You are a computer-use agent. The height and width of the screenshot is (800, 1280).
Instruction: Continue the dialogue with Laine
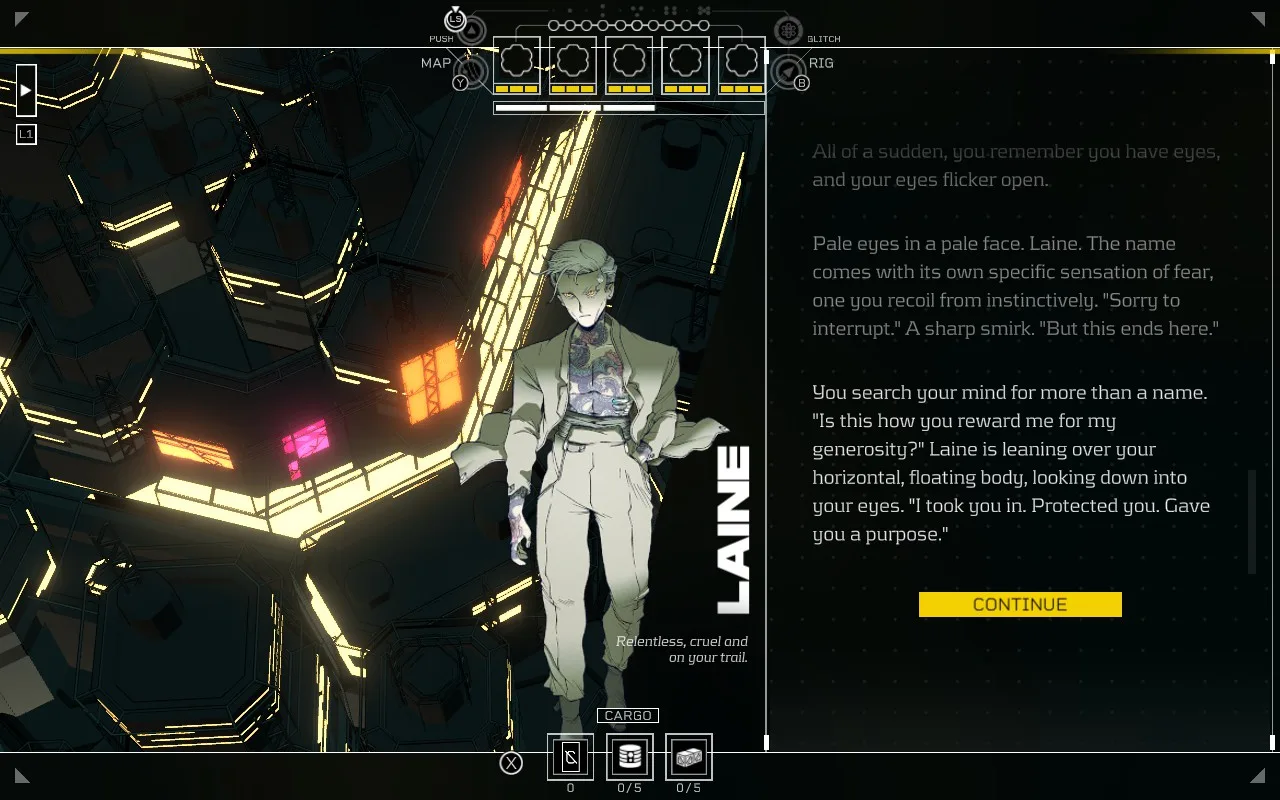tap(1020, 604)
